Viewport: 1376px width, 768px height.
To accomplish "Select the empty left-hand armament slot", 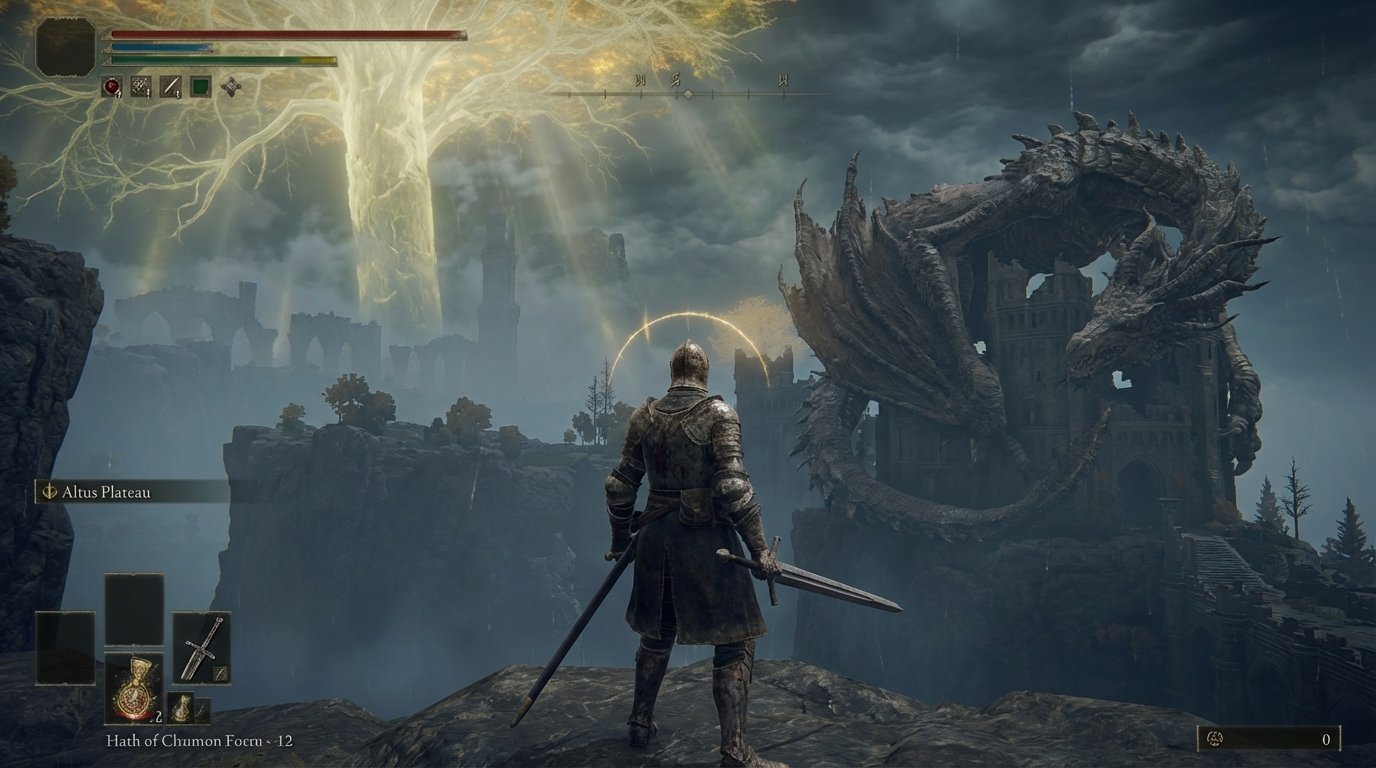I will [65, 646].
